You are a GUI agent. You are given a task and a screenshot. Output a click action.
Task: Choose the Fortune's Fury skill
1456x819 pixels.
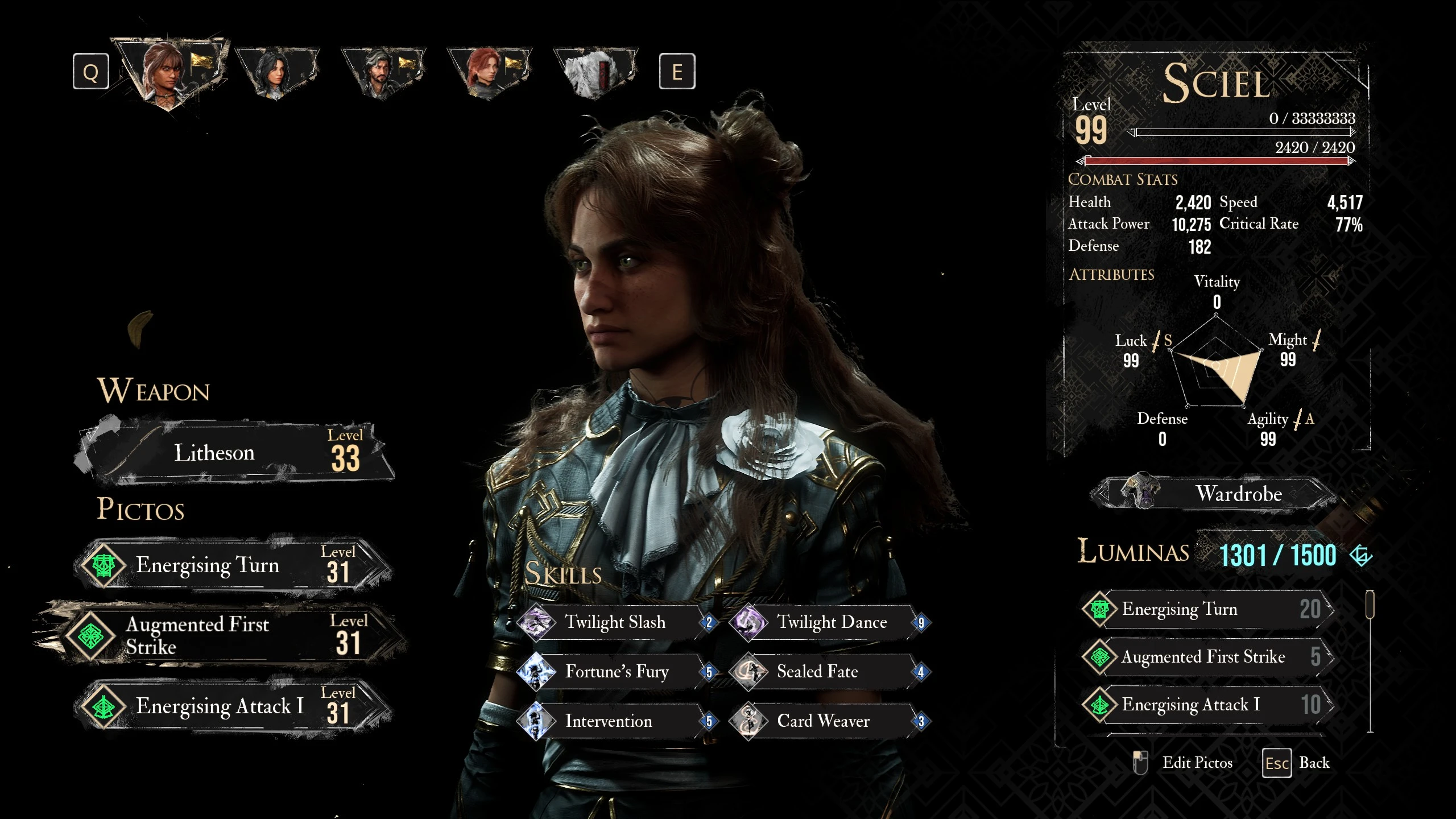[x=614, y=672]
